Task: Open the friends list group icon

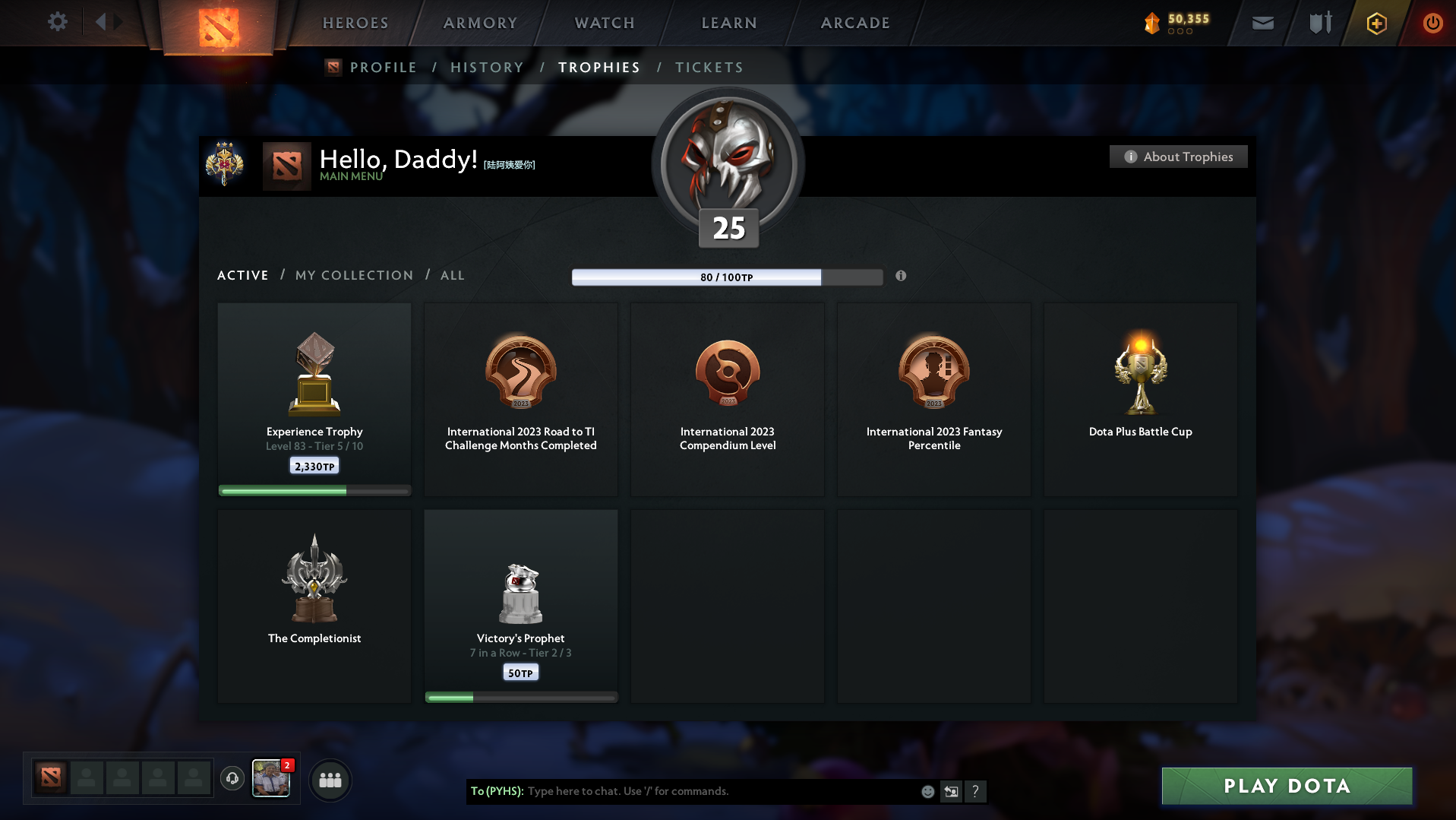Action: 330,780
